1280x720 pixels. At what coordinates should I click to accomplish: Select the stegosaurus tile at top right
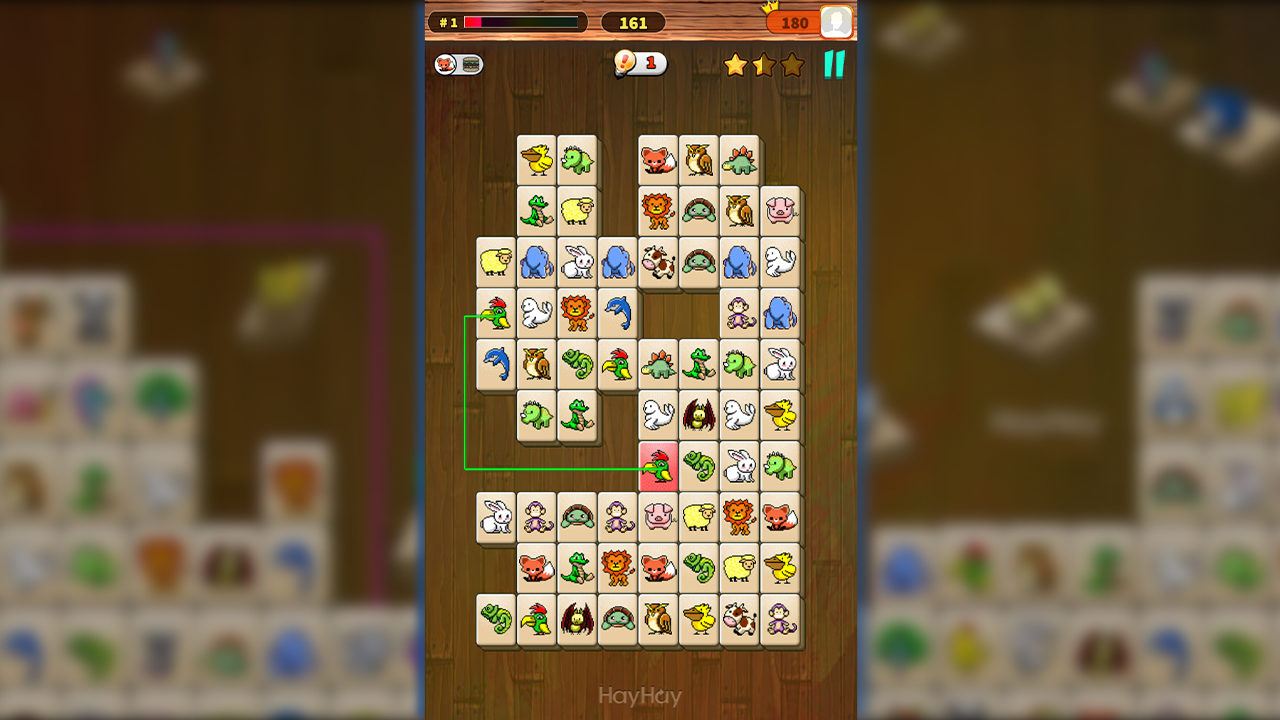(x=739, y=160)
